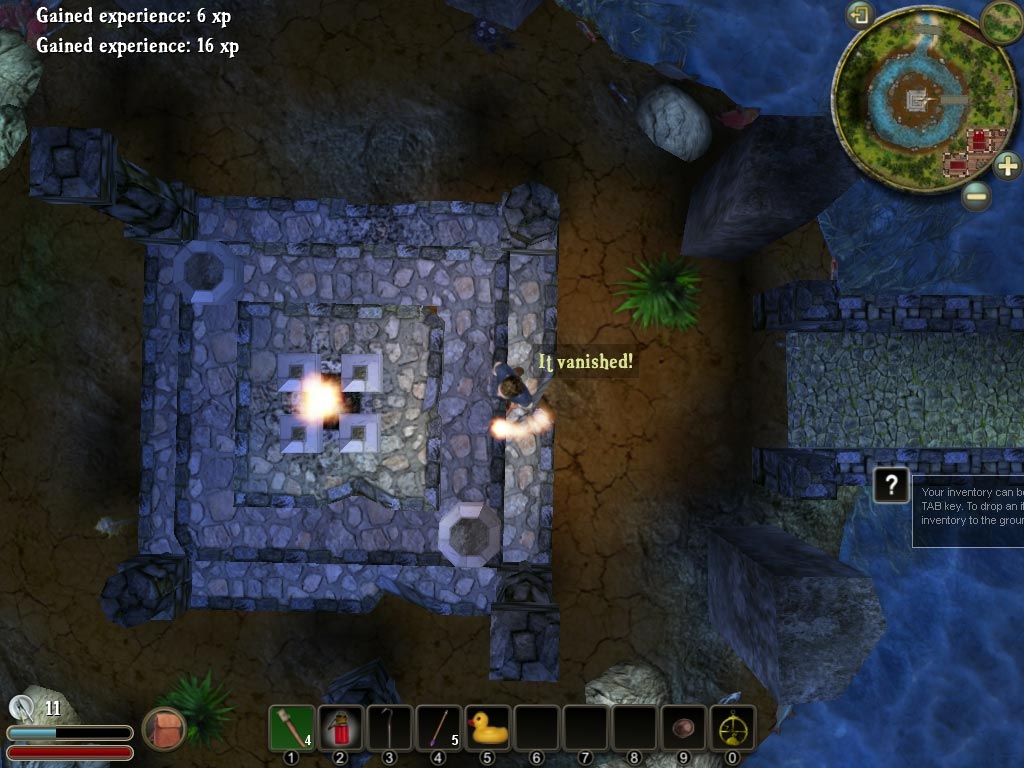Click the exit arrow button beside minimap
The image size is (1024, 768).
click(x=859, y=15)
